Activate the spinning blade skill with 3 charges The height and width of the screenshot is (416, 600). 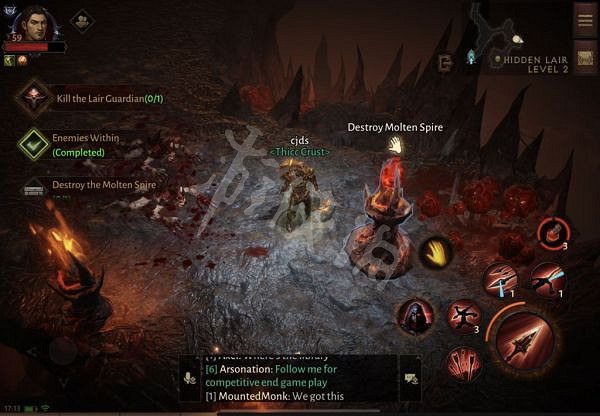[x=463, y=316]
